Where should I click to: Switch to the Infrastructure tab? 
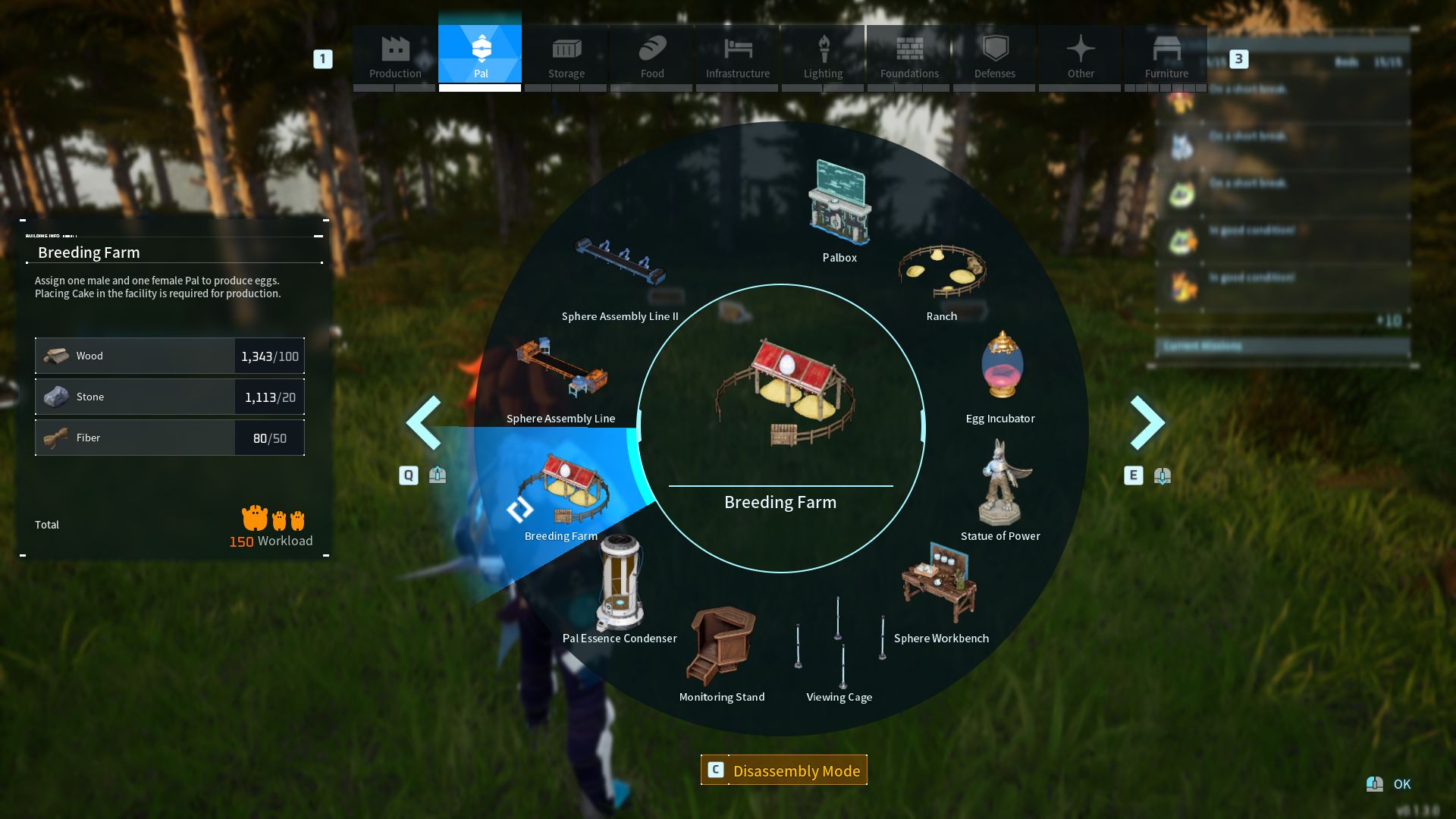pos(738,55)
